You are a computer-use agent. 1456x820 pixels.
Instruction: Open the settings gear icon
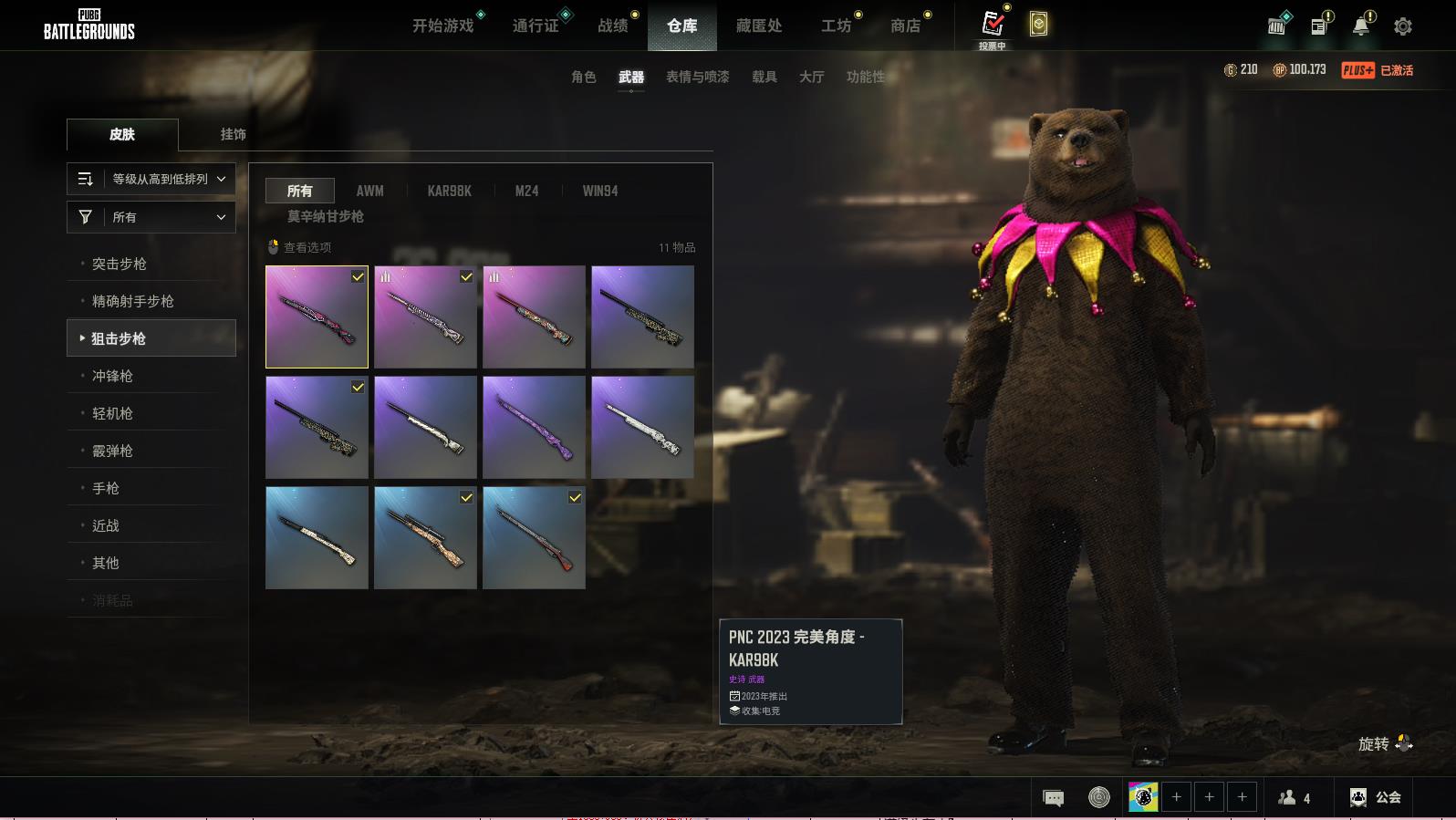pyautogui.click(x=1403, y=26)
